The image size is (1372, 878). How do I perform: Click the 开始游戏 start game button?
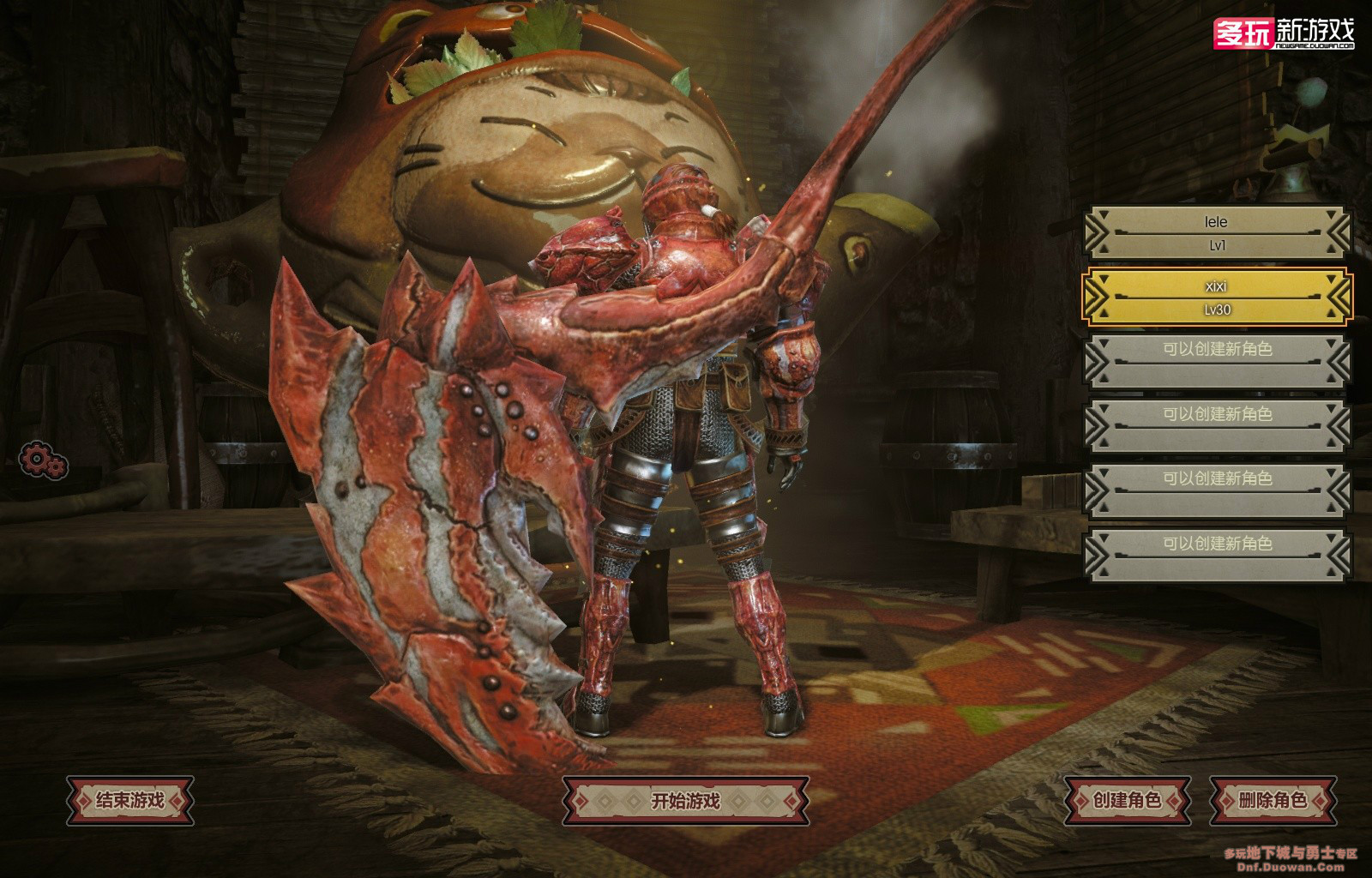[685, 801]
